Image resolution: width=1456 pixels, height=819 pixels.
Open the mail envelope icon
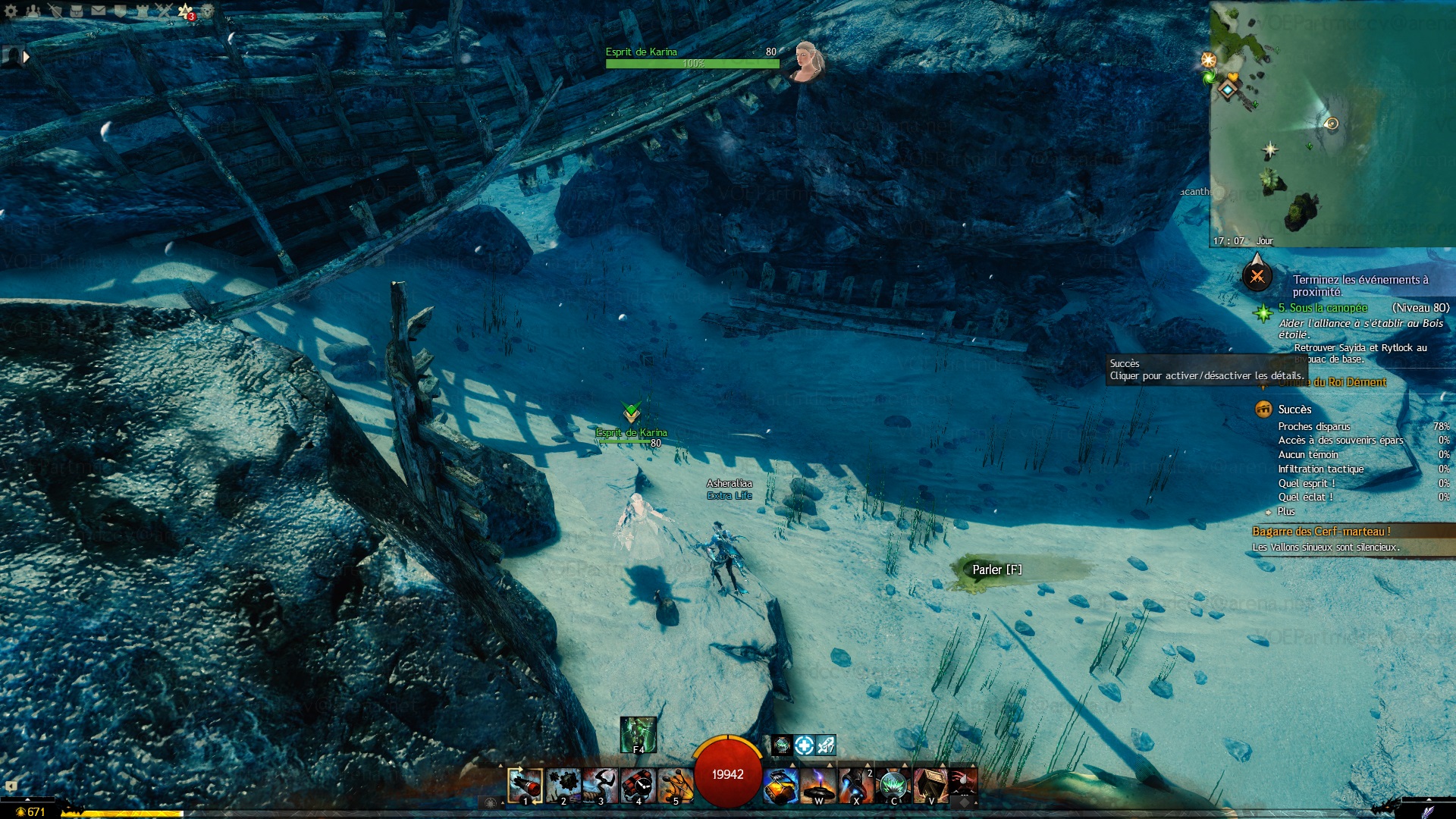click(99, 11)
